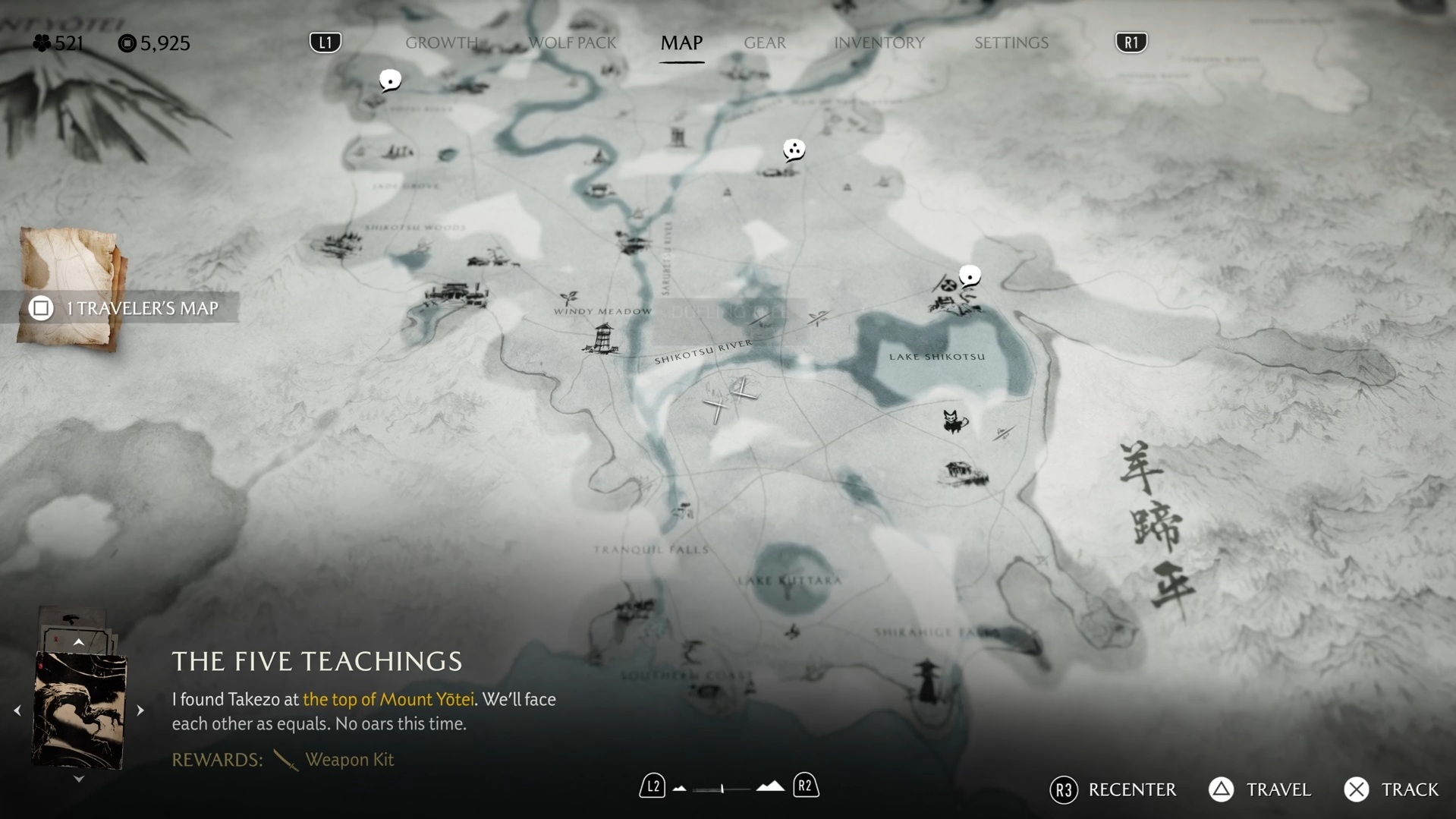Select the fox marker near Lake Shikotsu
This screenshot has height=819, width=1456.
954,421
